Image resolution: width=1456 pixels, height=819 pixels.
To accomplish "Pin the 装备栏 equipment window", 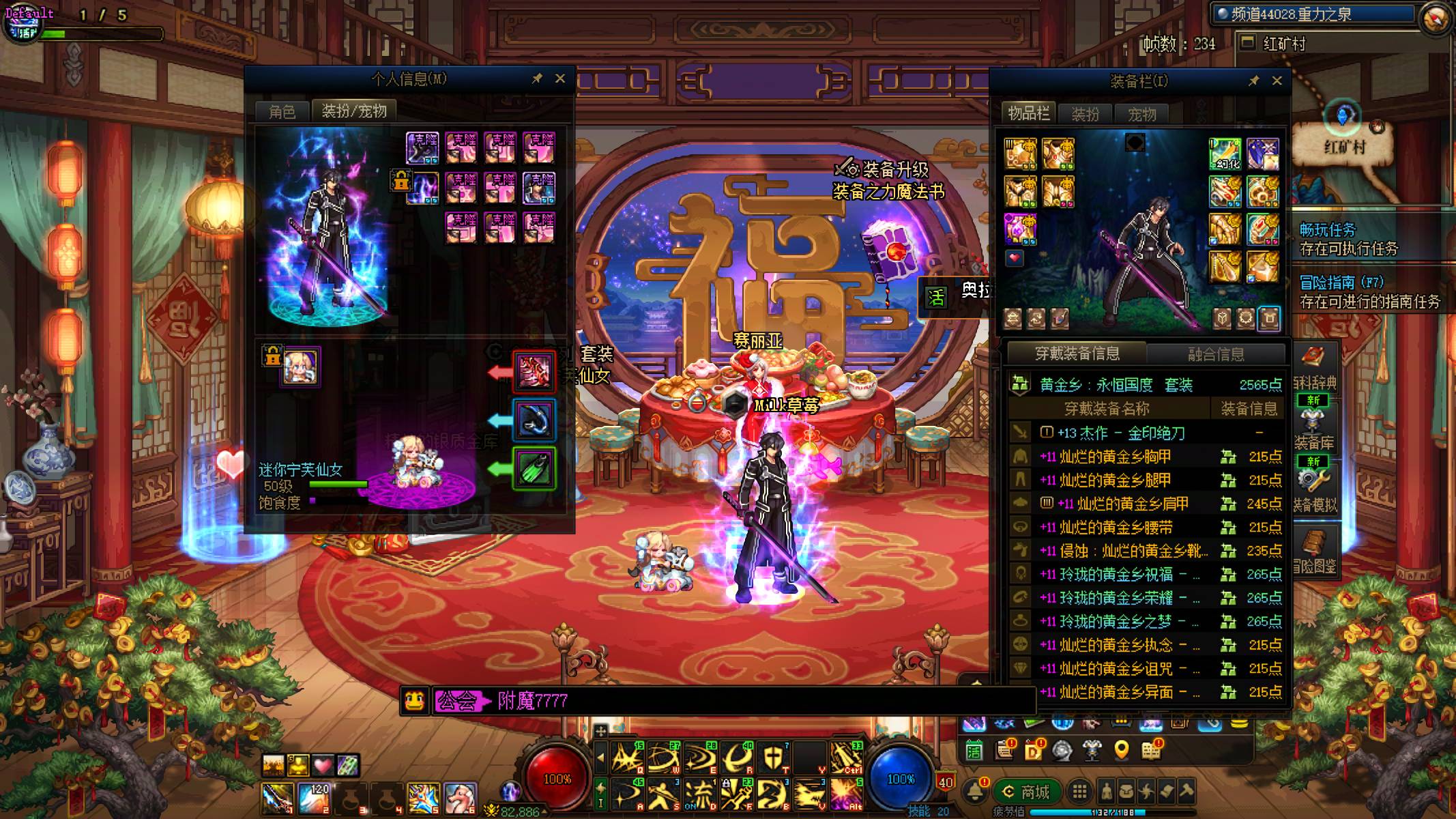I will [x=1254, y=81].
